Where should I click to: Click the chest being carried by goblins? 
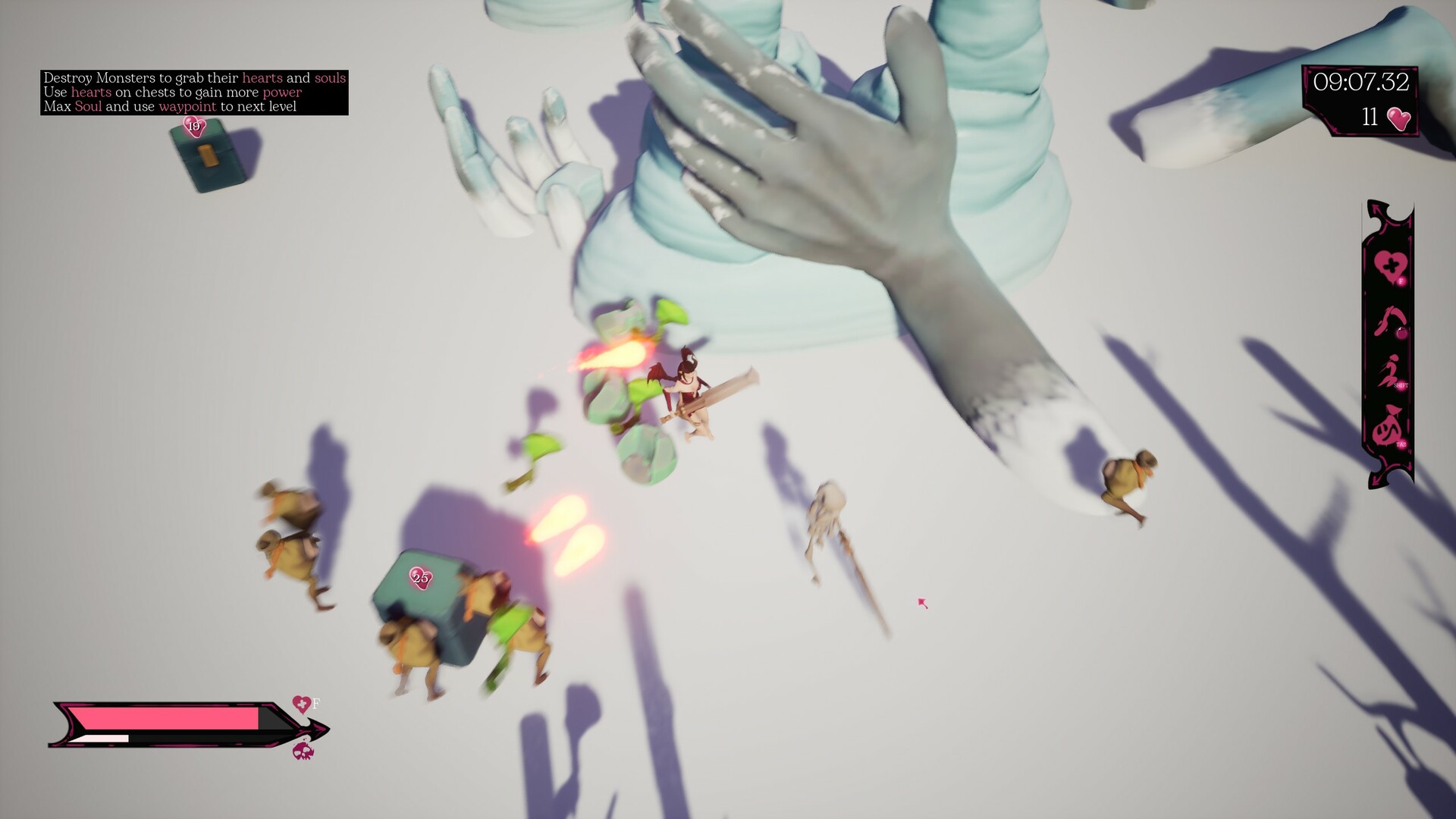tap(425, 599)
